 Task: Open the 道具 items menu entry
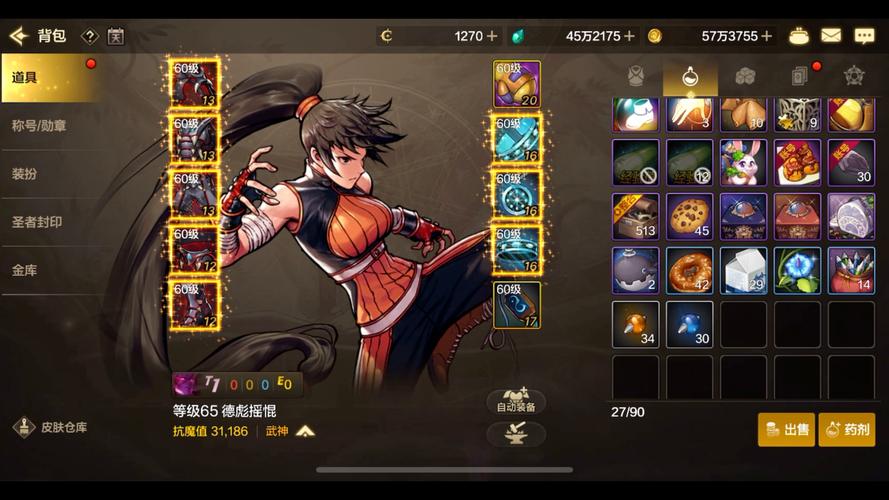click(x=48, y=78)
